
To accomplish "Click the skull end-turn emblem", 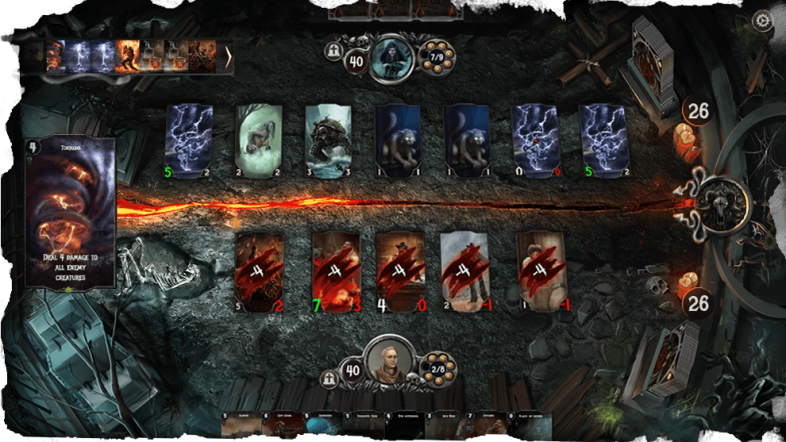I will 720,197.
